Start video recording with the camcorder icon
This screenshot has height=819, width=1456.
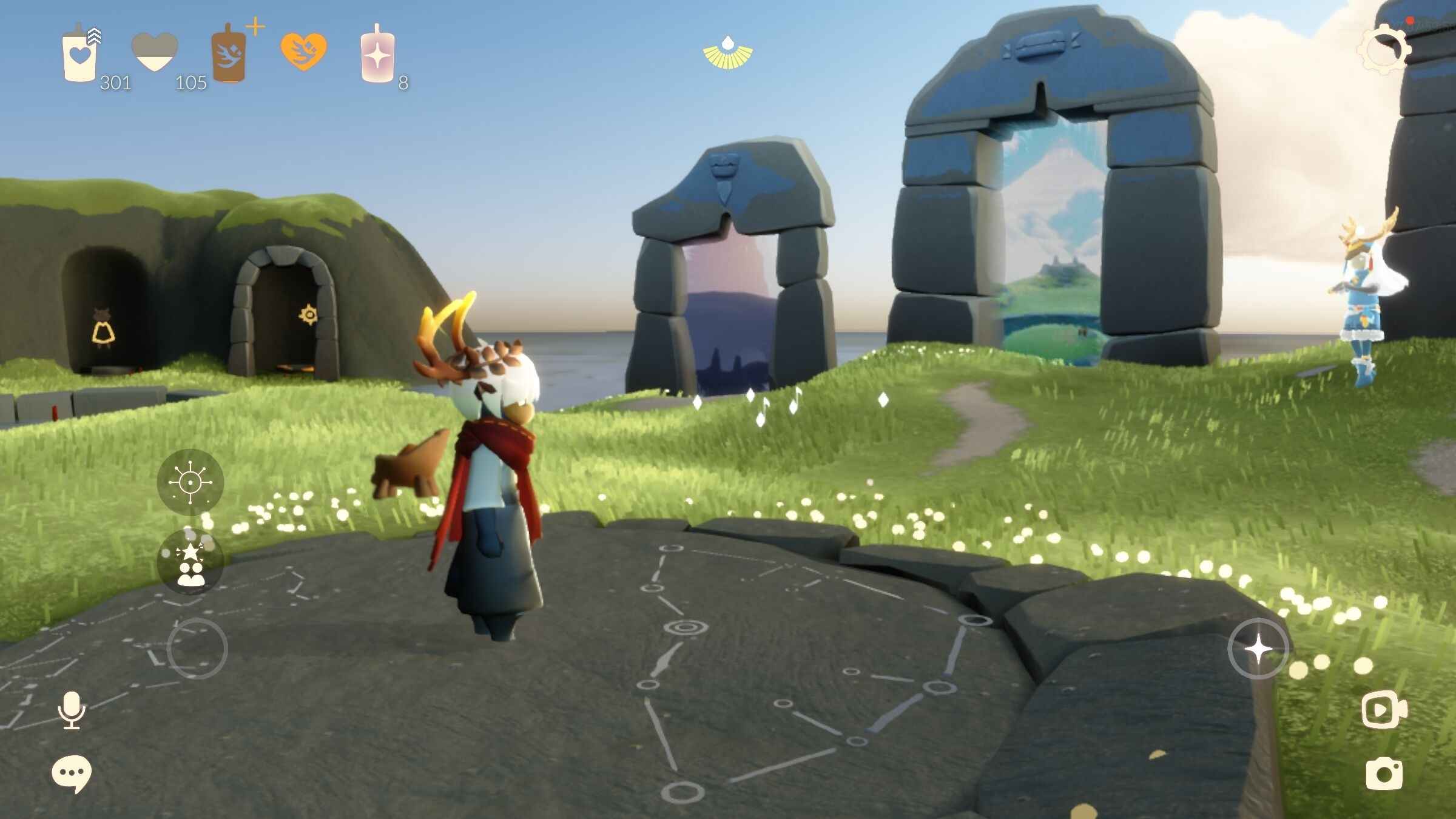1384,710
